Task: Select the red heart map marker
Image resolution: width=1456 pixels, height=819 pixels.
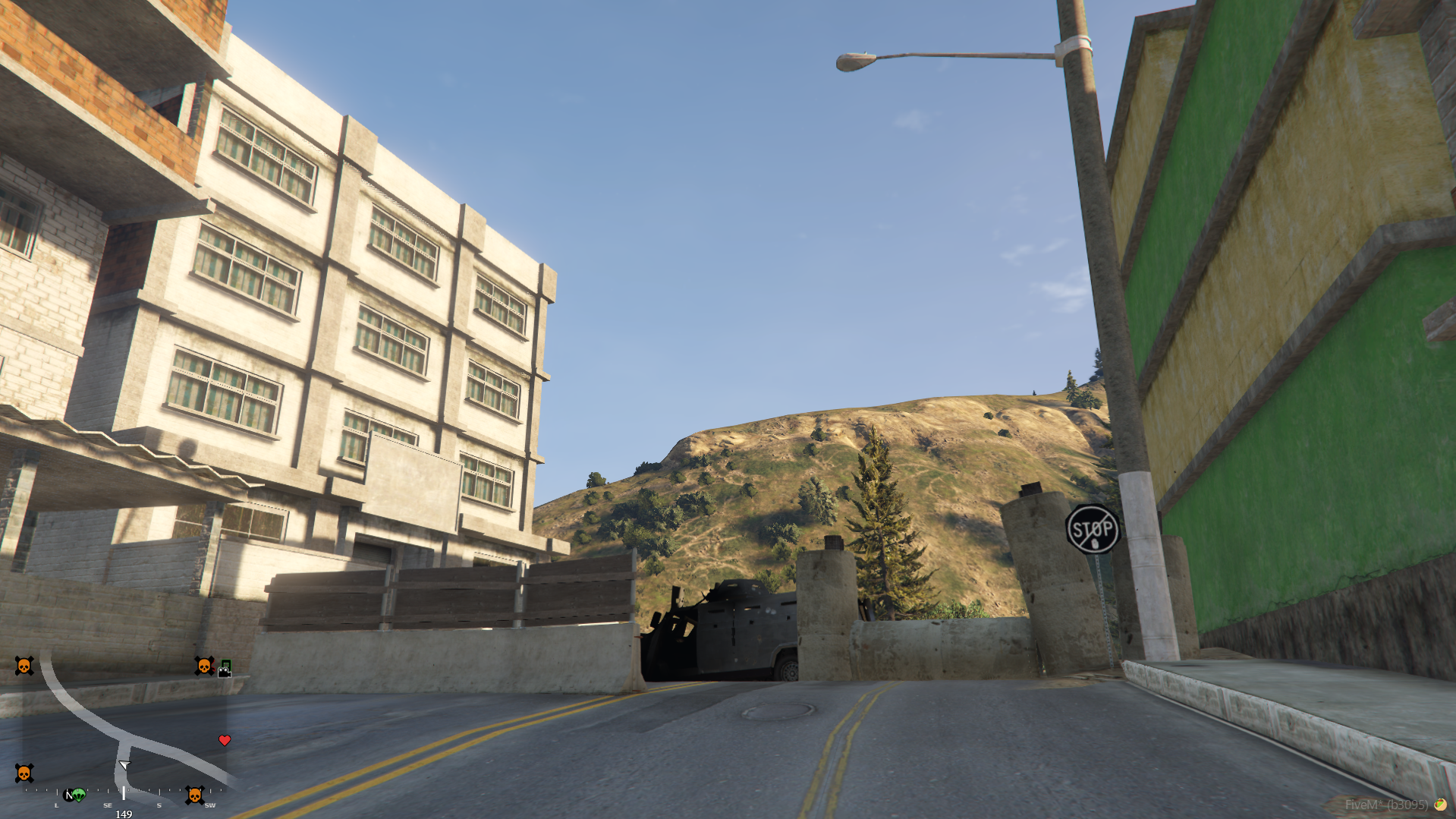Action: [x=225, y=740]
